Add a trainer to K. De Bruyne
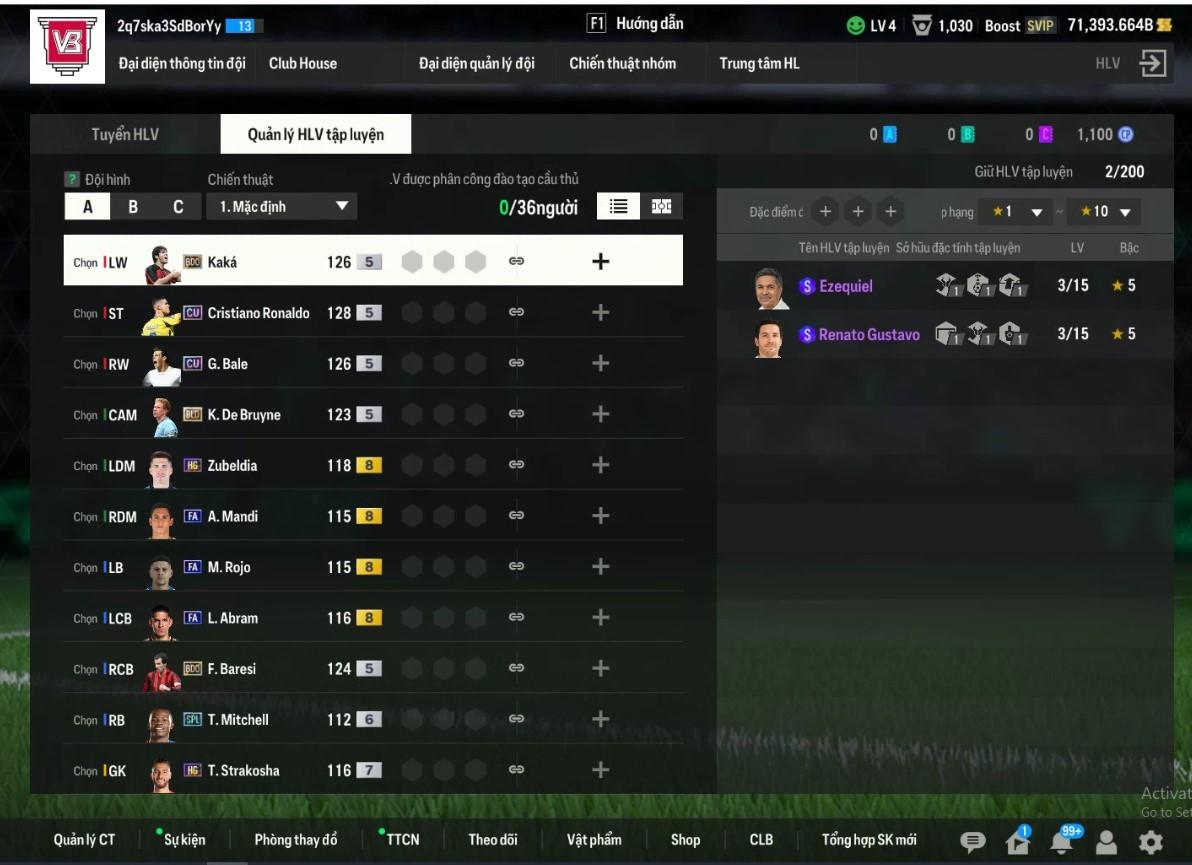1192x865 pixels. tap(600, 414)
